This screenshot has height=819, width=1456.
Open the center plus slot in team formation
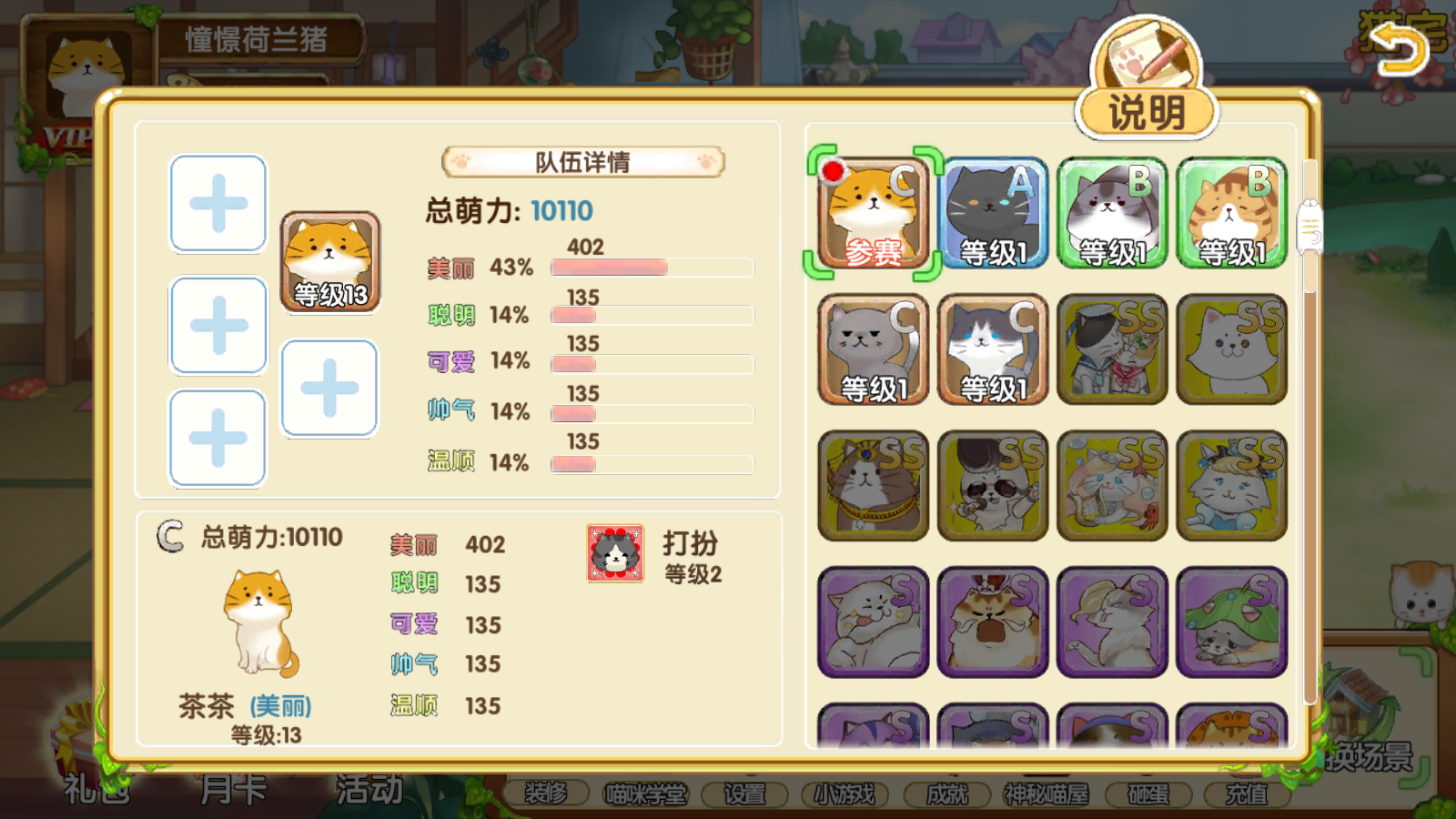(x=329, y=386)
